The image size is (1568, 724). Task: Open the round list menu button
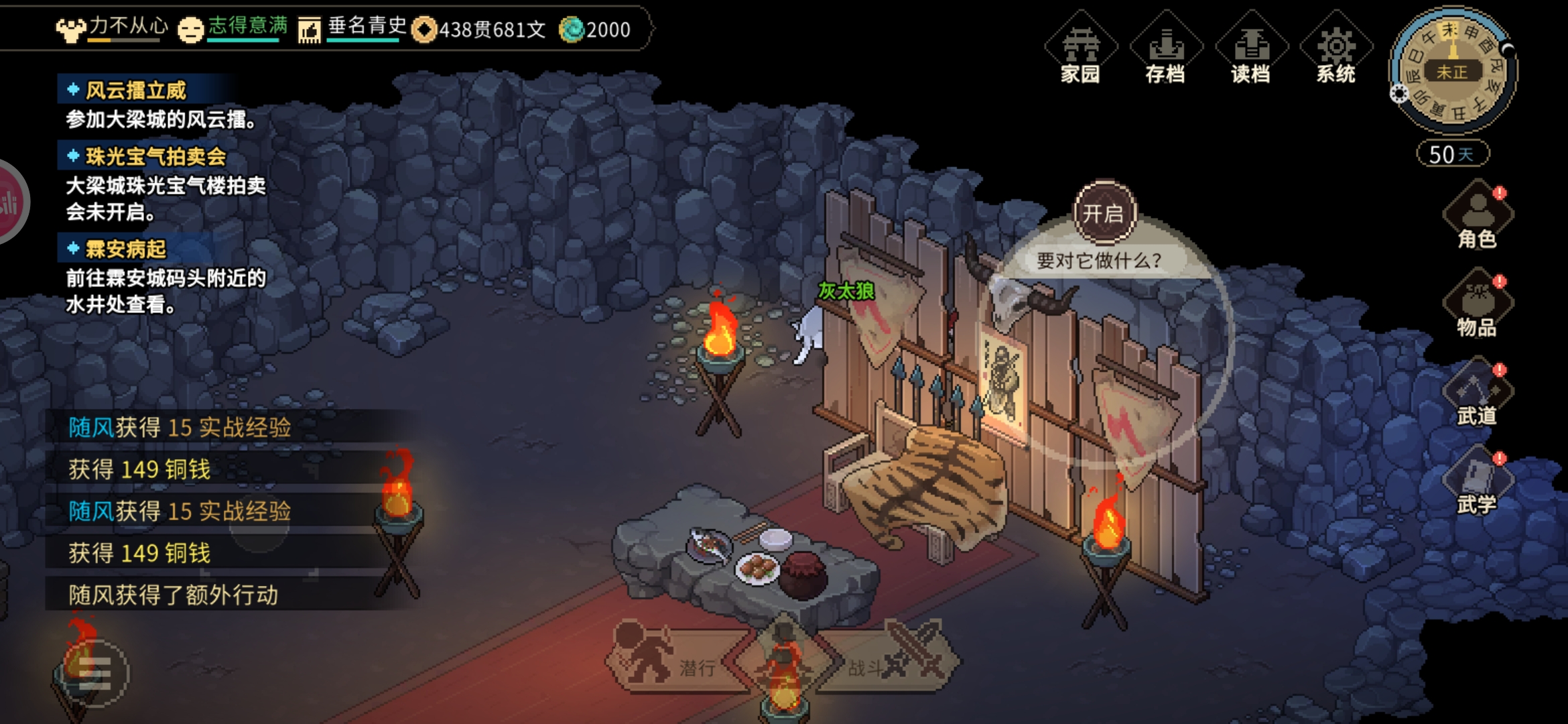pos(94,672)
